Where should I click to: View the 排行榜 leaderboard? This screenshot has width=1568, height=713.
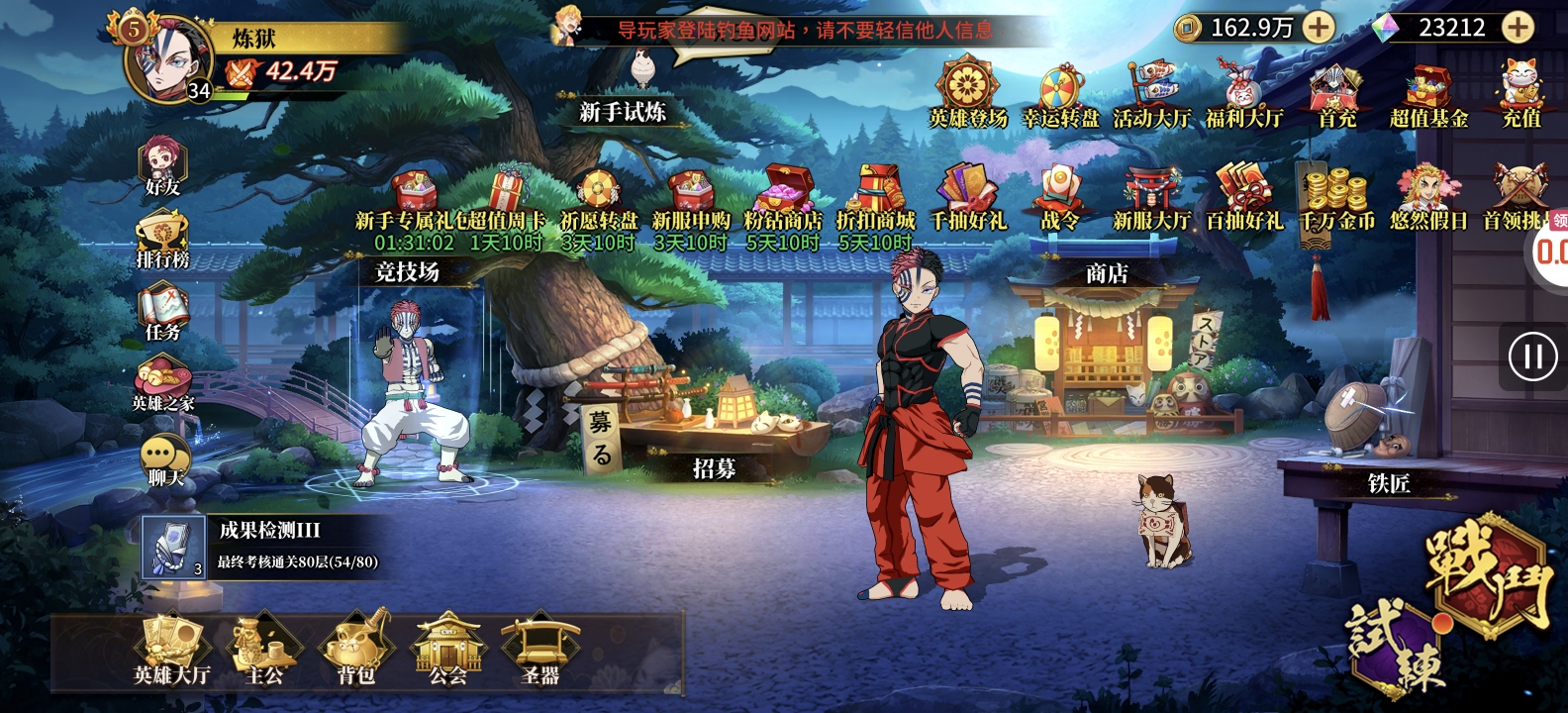(162, 240)
